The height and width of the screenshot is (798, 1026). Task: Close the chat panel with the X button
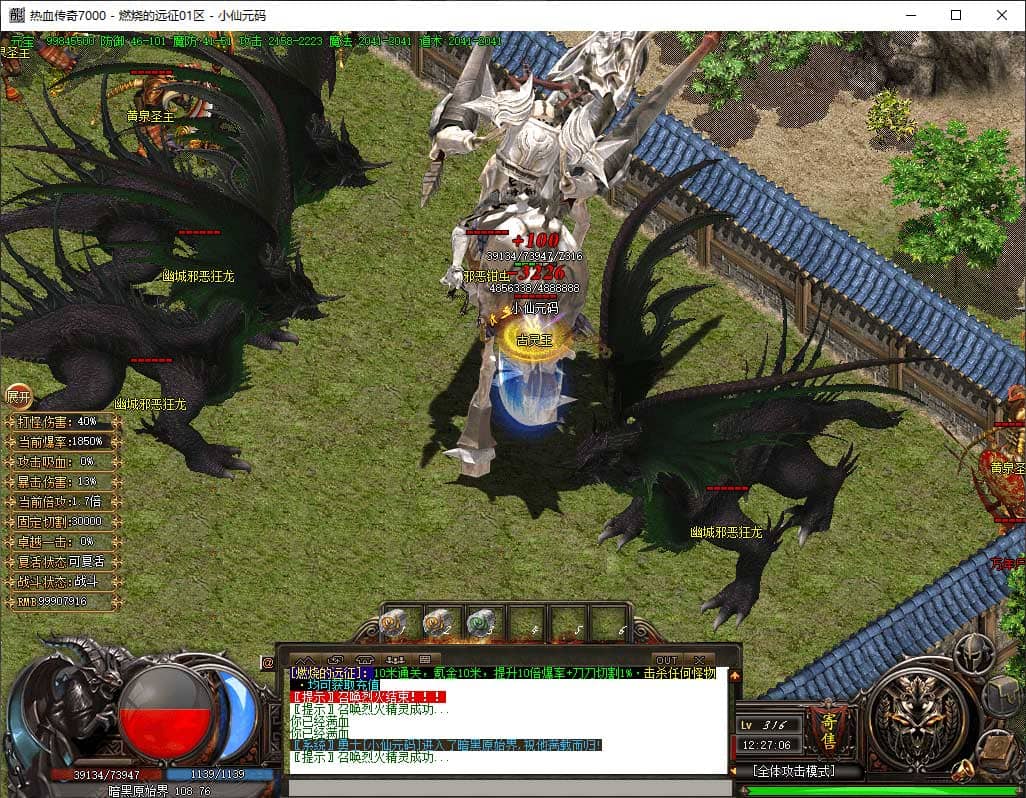tap(699, 660)
